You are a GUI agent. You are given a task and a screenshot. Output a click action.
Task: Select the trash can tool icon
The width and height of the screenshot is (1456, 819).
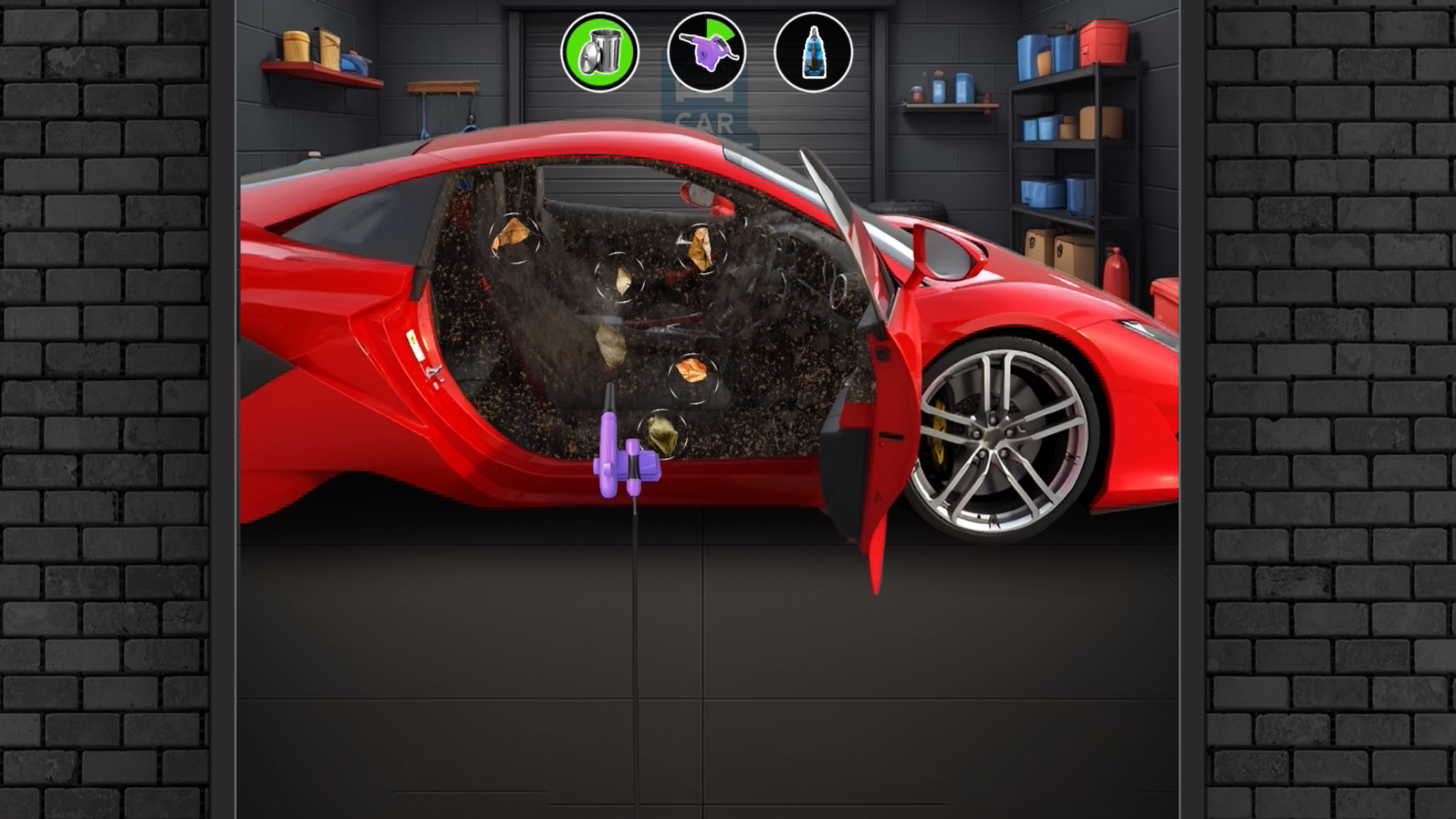tap(599, 52)
